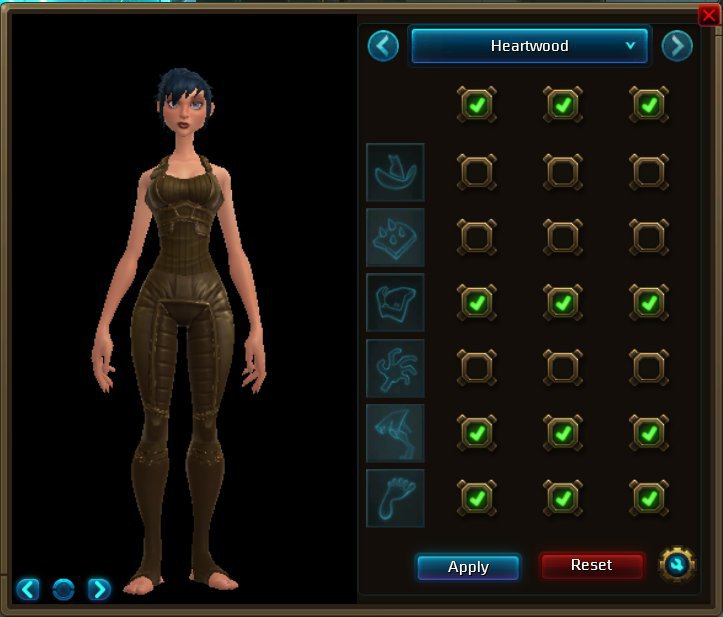Select the shoulder armor slot icon

click(x=395, y=237)
